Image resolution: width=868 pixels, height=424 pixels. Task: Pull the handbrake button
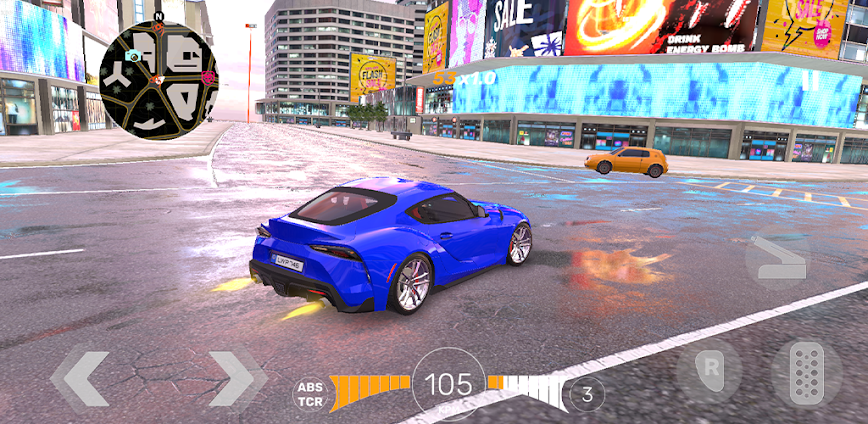[x=777, y=260]
